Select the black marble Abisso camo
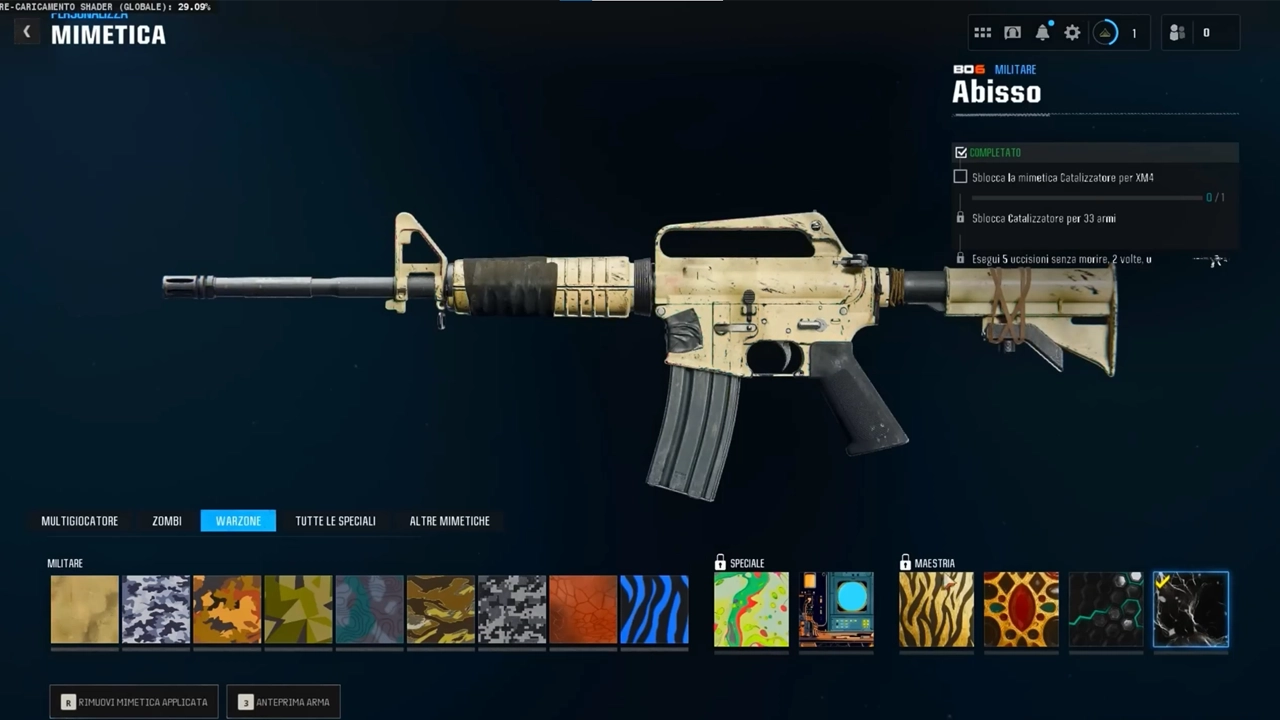 pos(1191,609)
